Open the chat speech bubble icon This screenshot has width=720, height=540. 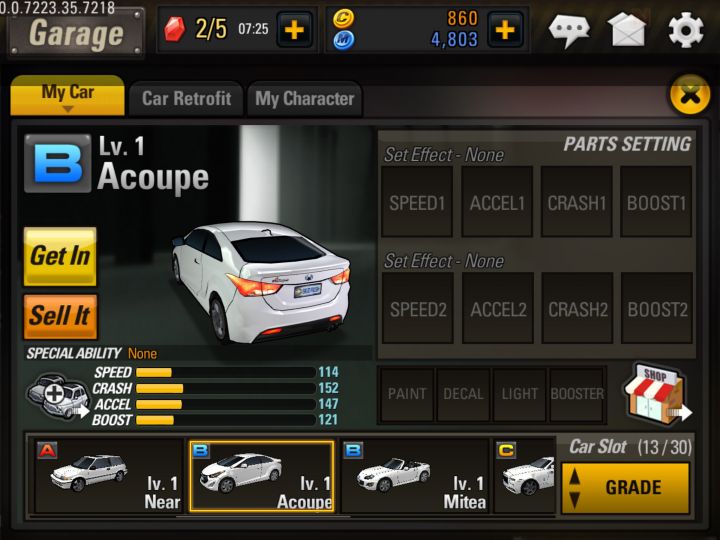click(569, 30)
